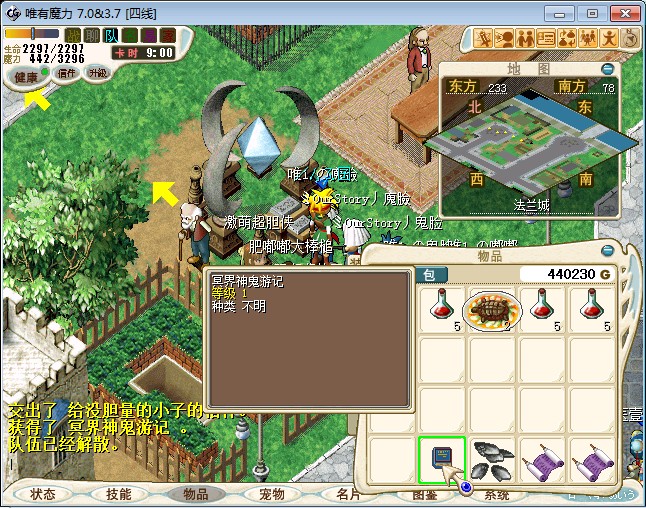
Task: Open the 状态 status menu
Action: [x=43, y=494]
